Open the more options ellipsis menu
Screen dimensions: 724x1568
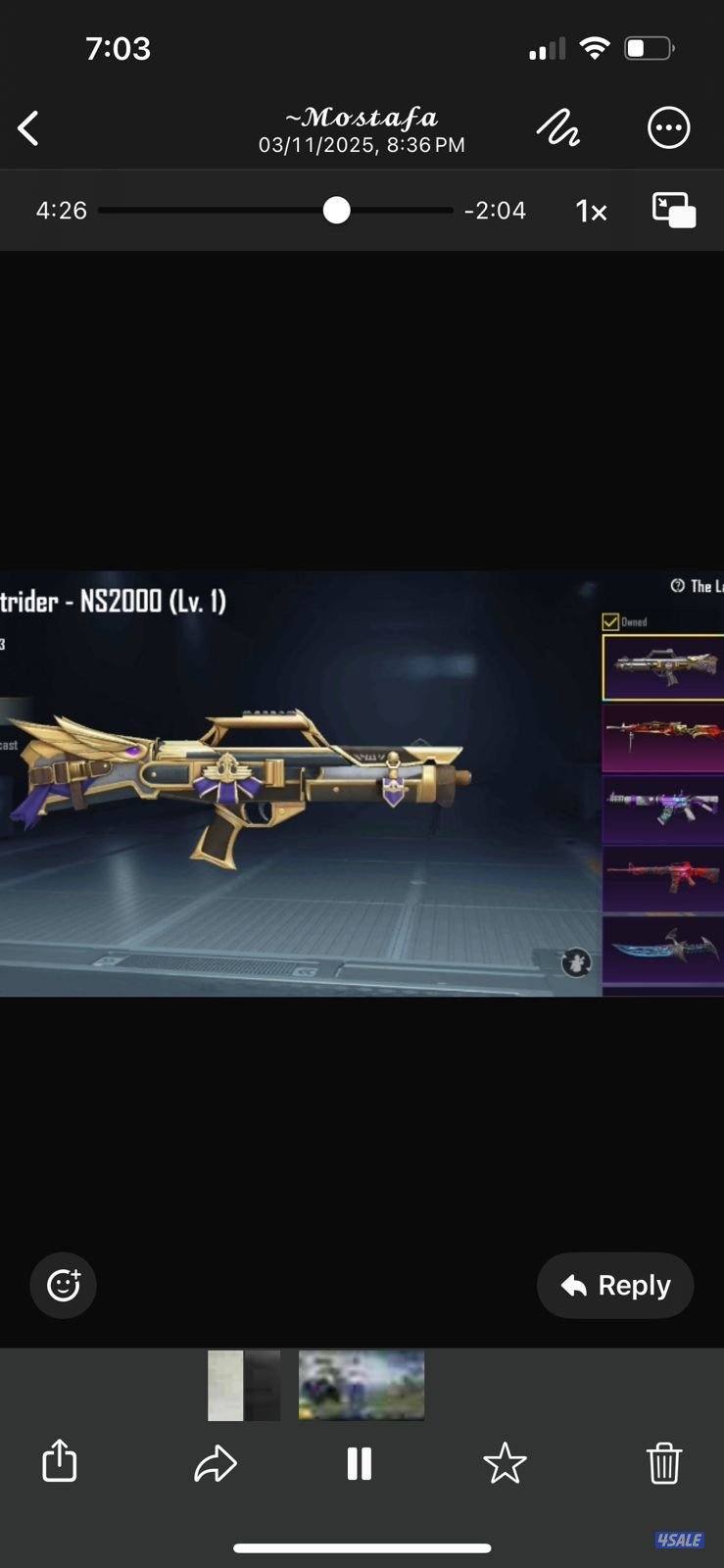coord(669,128)
